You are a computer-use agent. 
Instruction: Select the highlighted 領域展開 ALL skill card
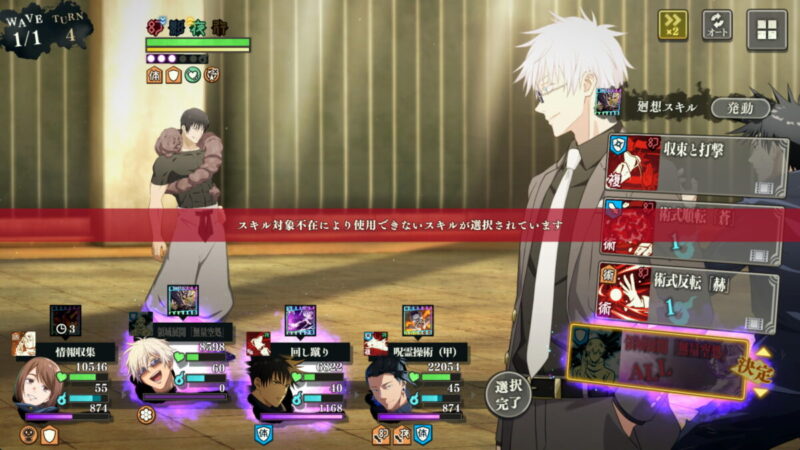click(x=655, y=362)
